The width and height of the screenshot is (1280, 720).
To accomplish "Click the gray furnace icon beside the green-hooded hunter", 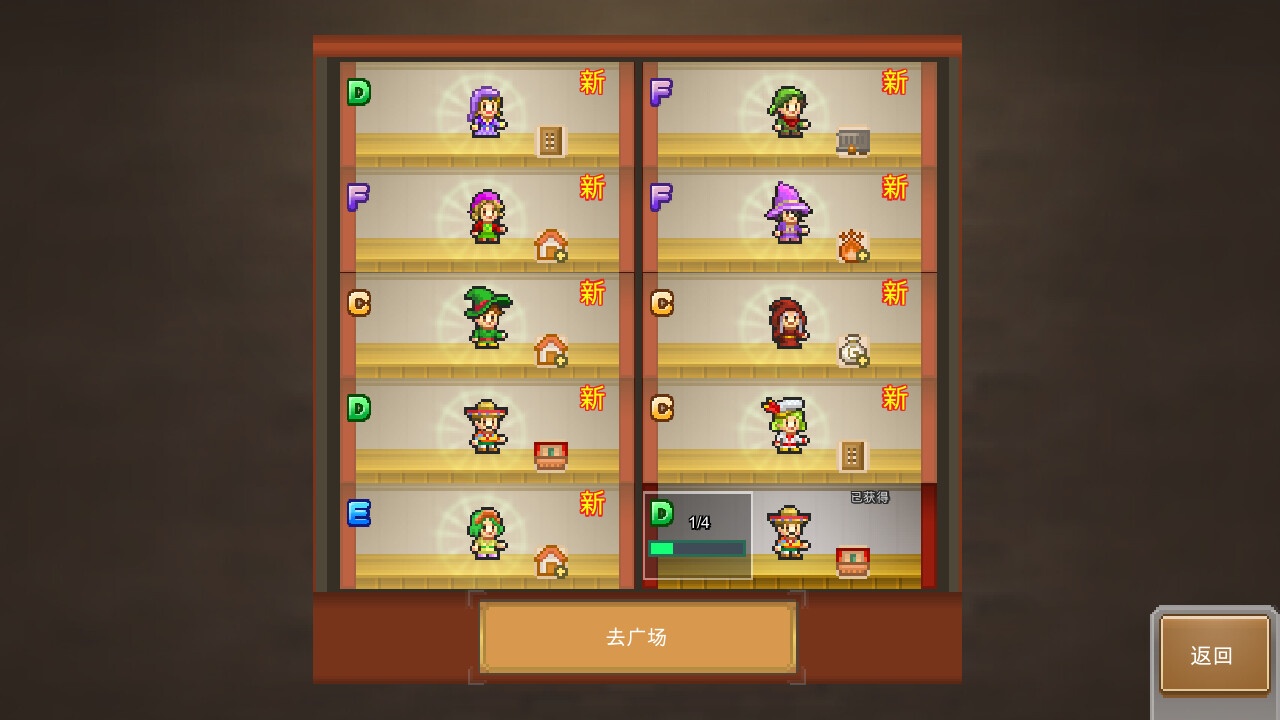I will click(x=852, y=140).
